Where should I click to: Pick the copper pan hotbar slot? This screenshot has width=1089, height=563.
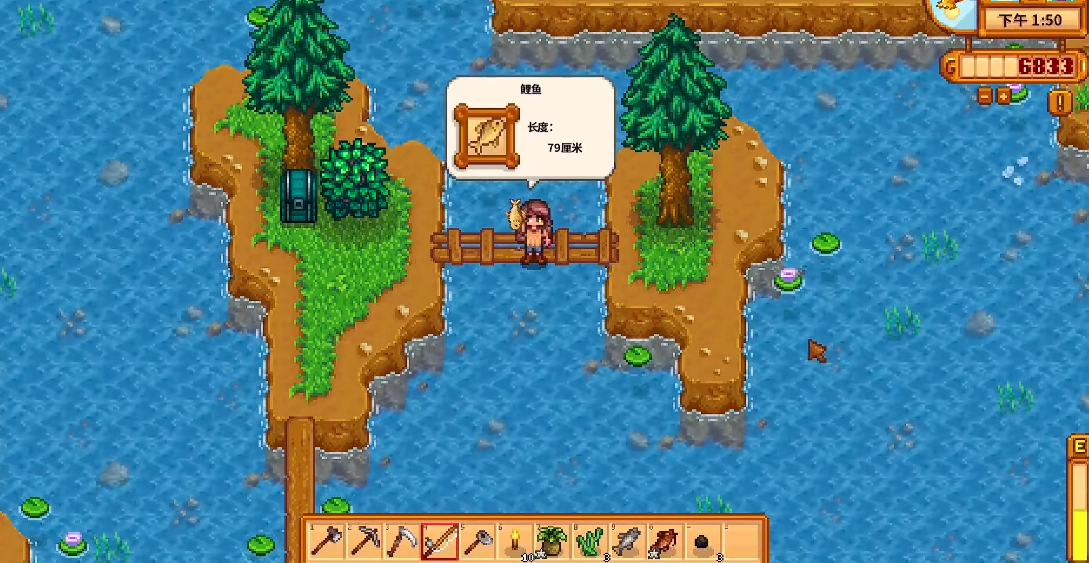(x=478, y=541)
